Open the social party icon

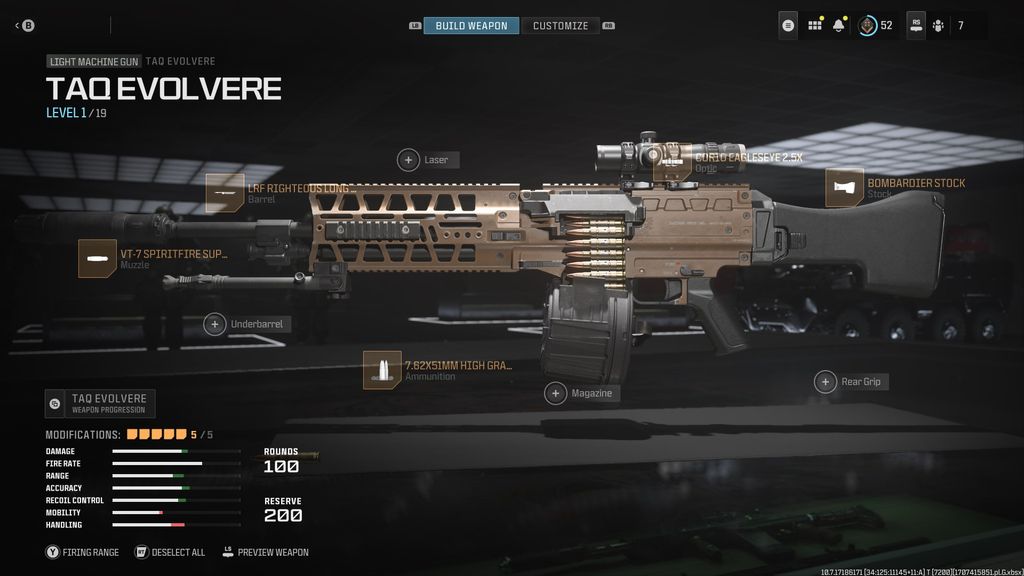[x=939, y=25]
